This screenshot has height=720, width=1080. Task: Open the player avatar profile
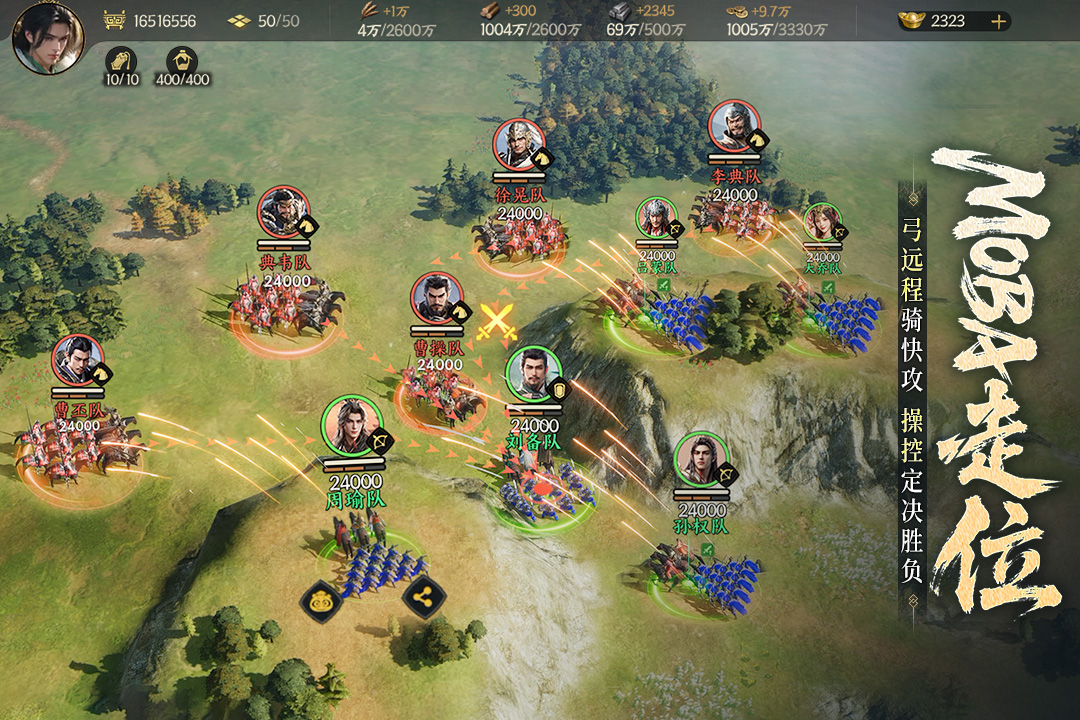click(x=47, y=38)
